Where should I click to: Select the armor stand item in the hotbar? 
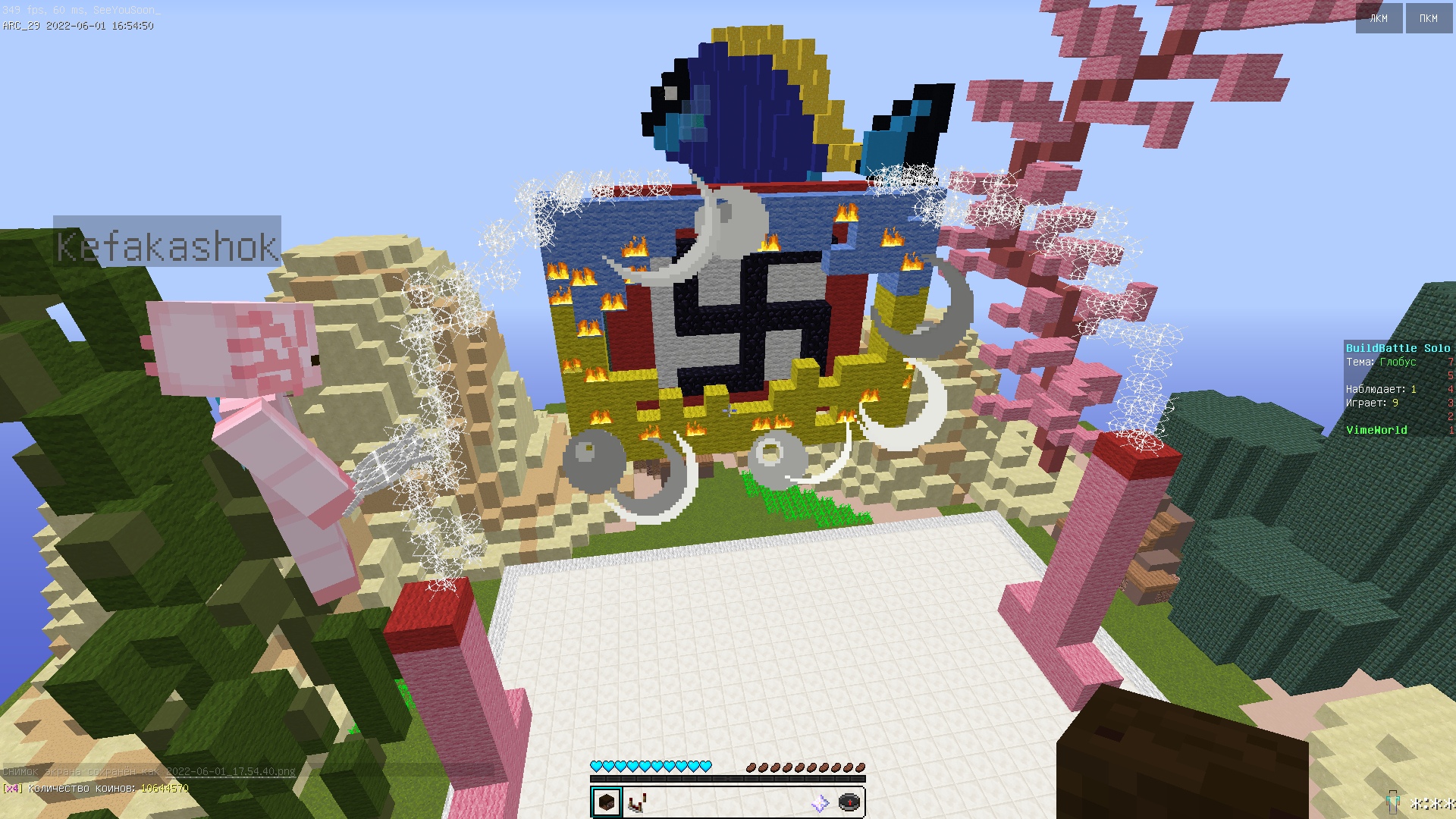(635, 802)
